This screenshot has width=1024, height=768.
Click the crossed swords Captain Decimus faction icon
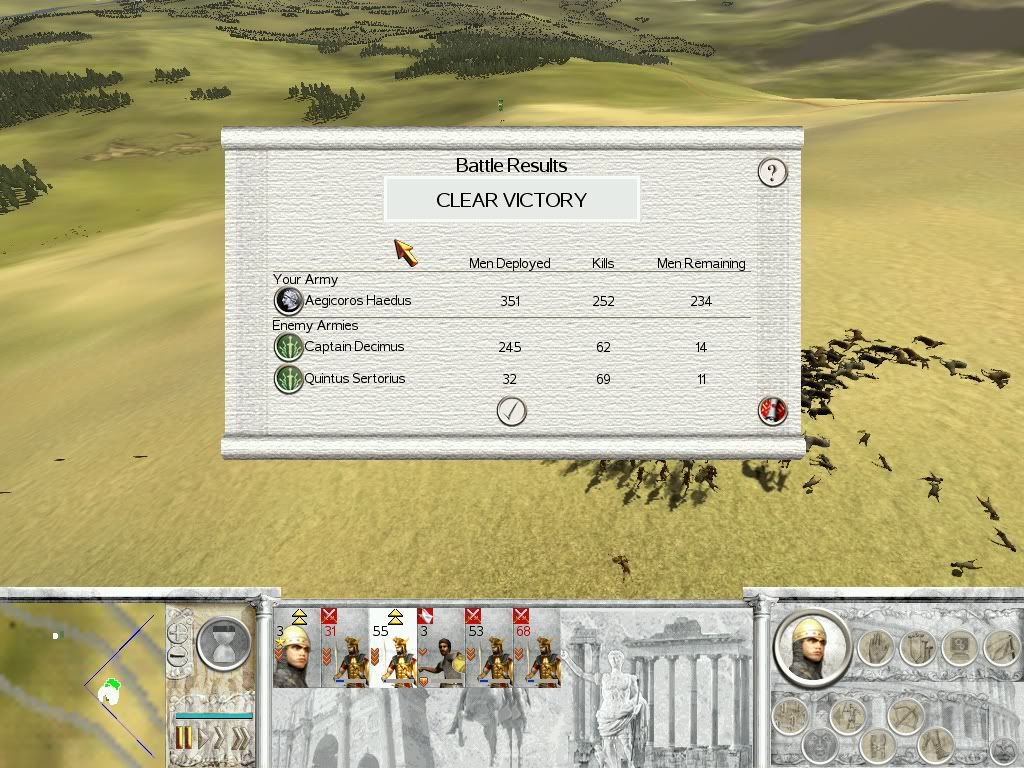click(289, 347)
